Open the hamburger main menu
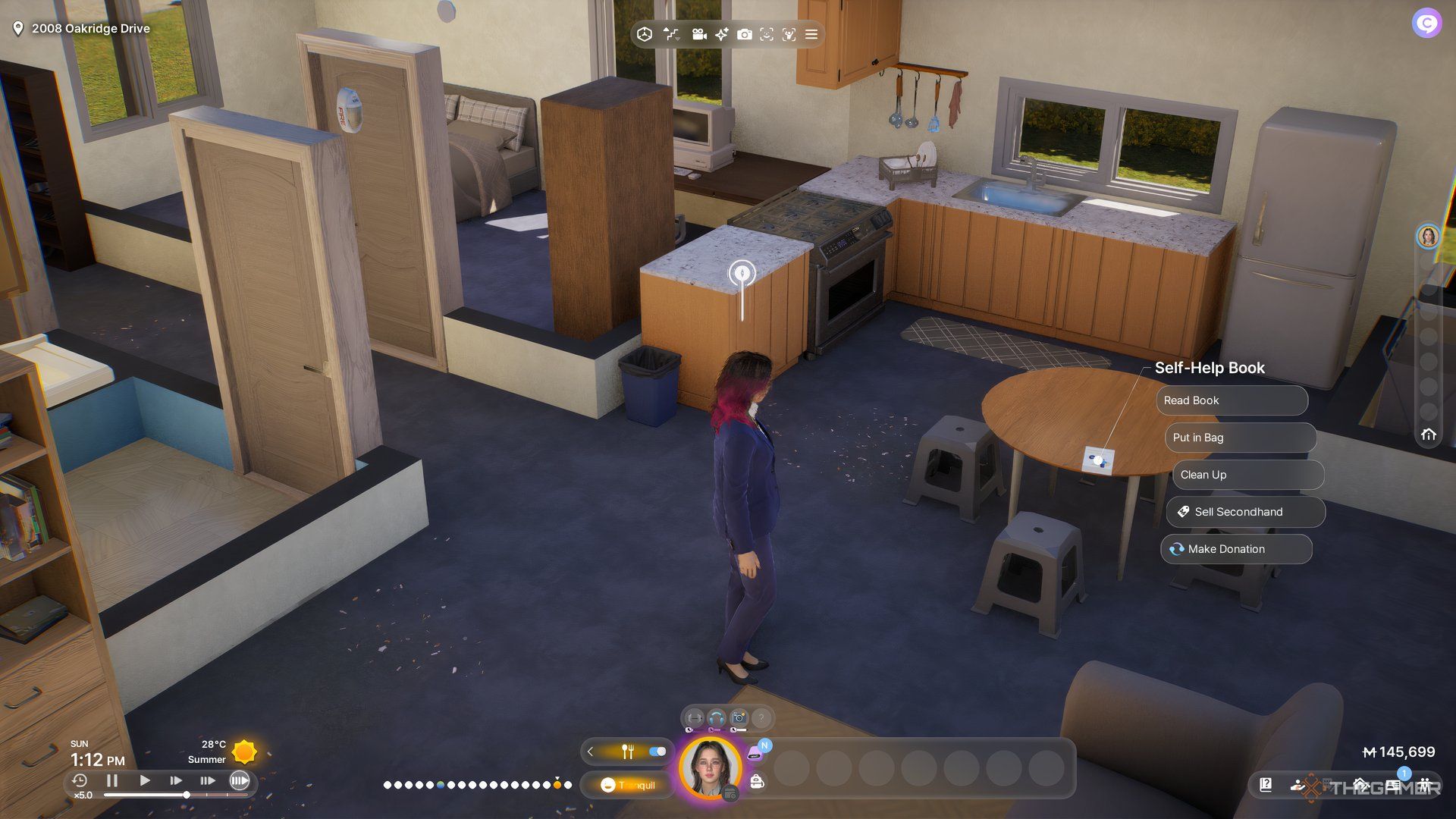 click(x=811, y=34)
